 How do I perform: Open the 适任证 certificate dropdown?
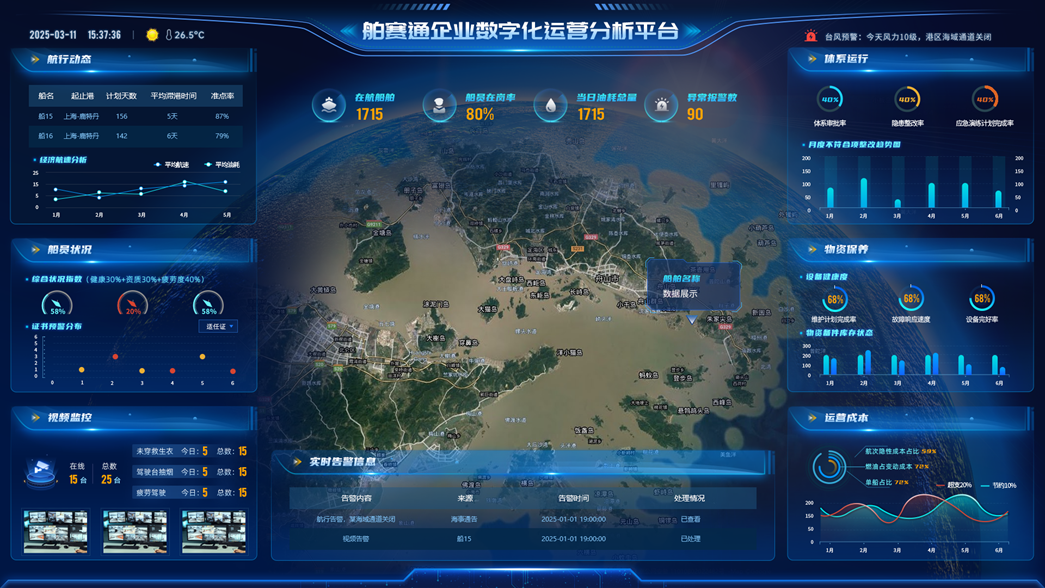219,326
